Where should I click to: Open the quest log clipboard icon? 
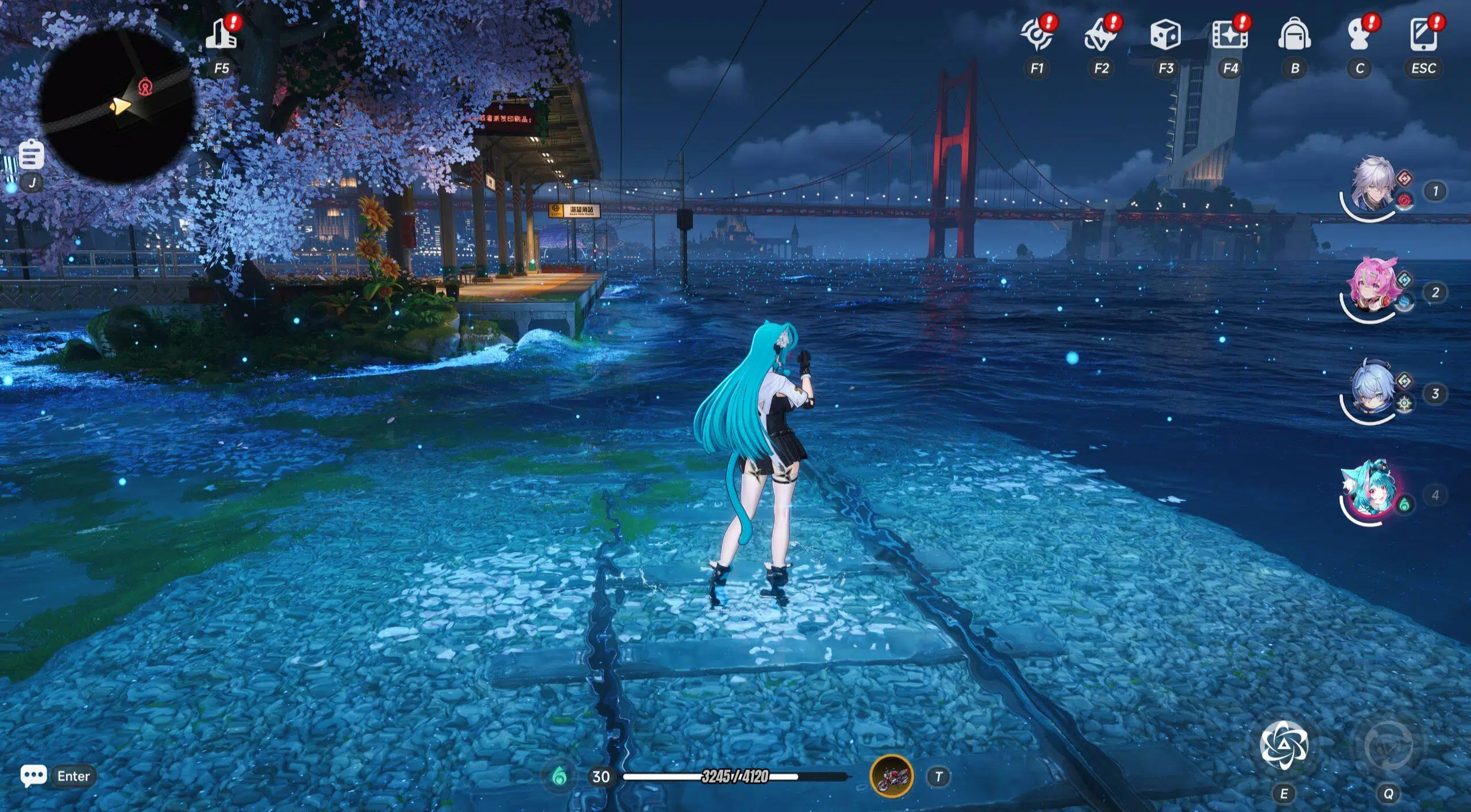[31, 154]
